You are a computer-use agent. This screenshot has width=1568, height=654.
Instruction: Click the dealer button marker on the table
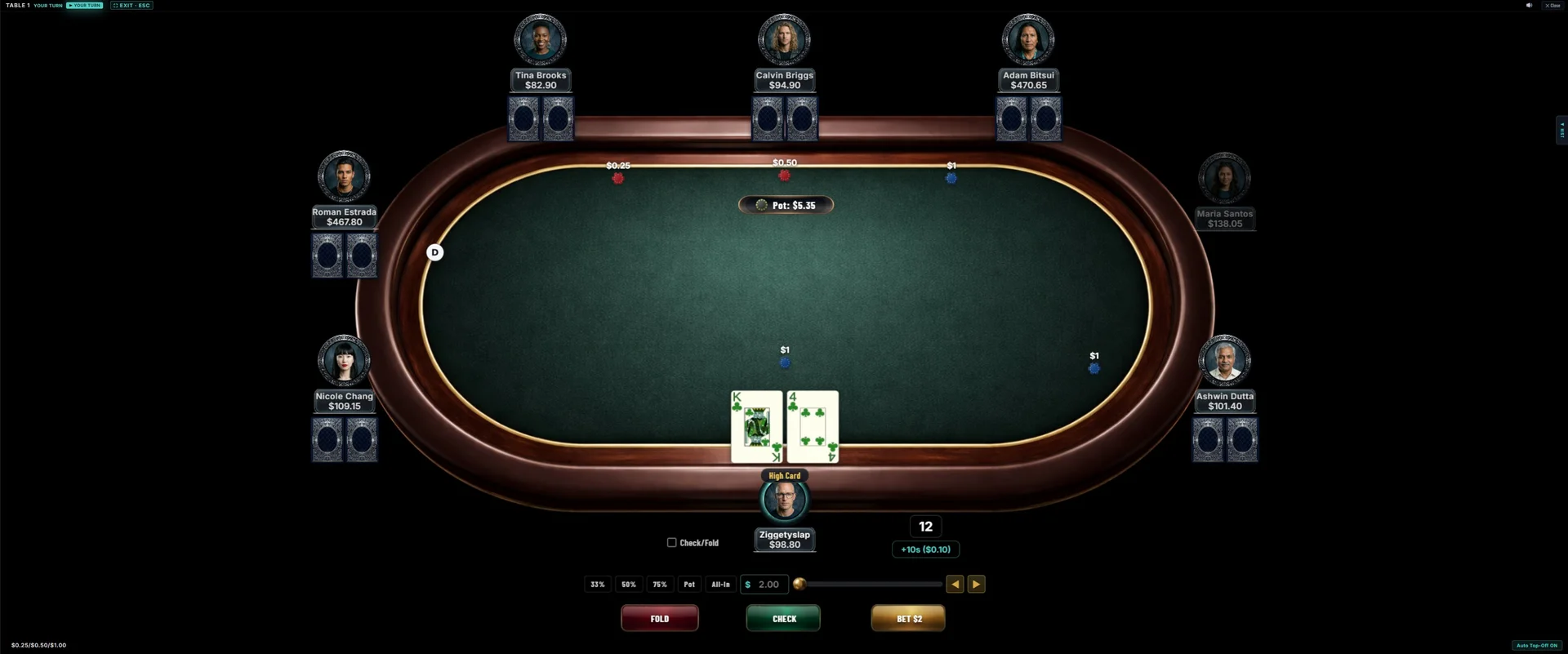point(434,251)
